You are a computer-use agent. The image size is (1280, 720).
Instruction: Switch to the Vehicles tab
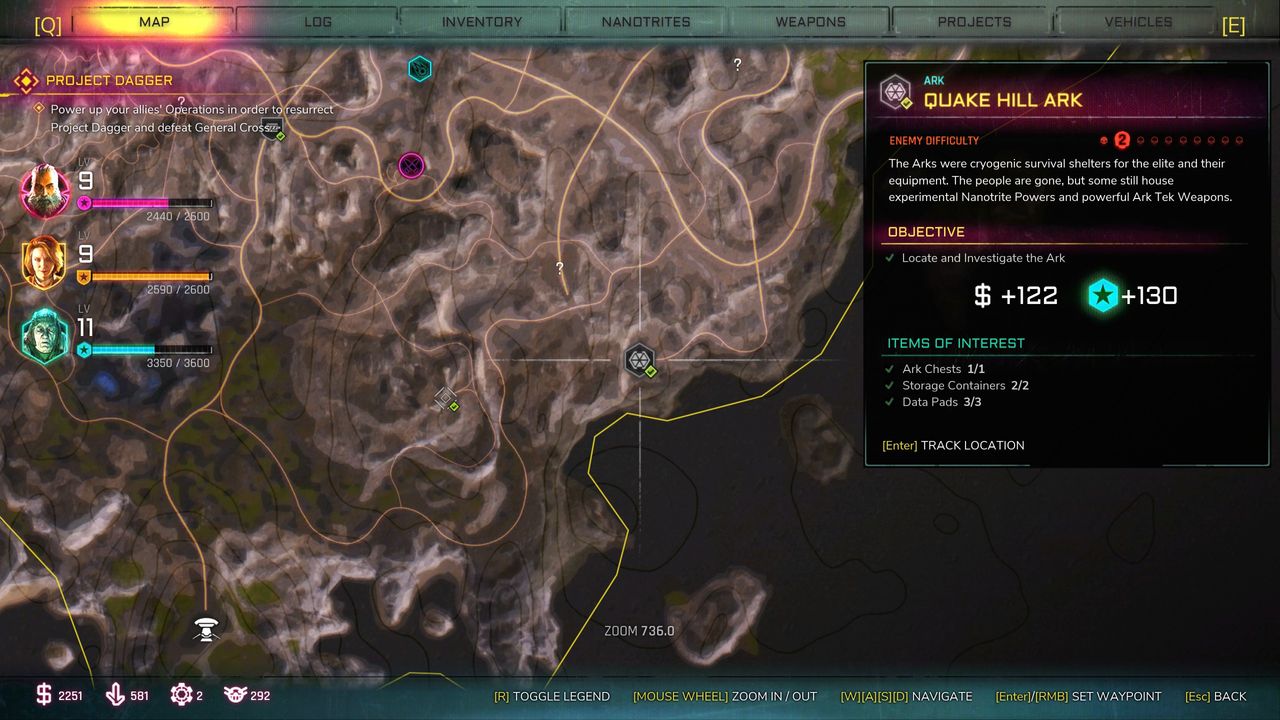point(1138,21)
